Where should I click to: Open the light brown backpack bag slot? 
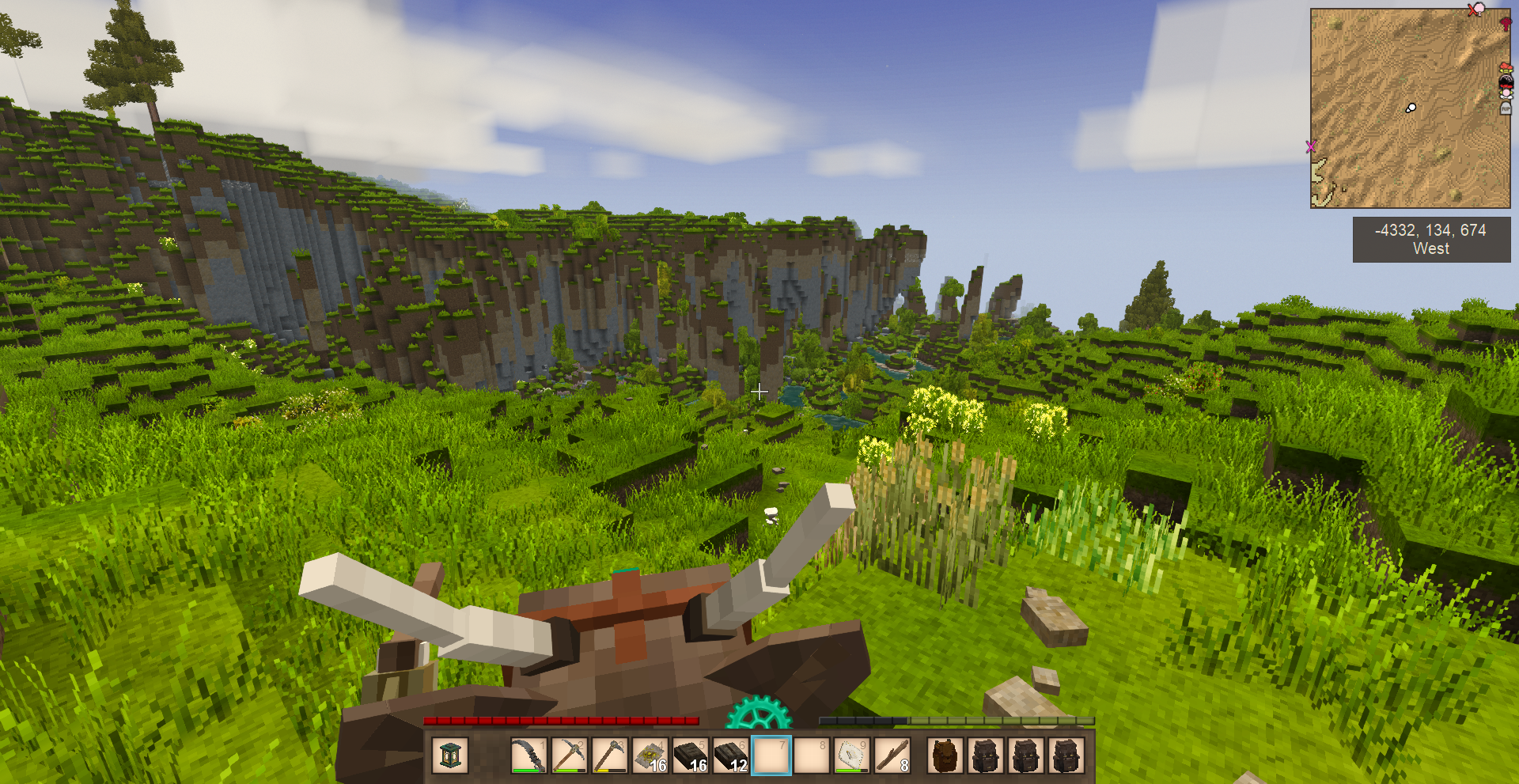pos(944,756)
